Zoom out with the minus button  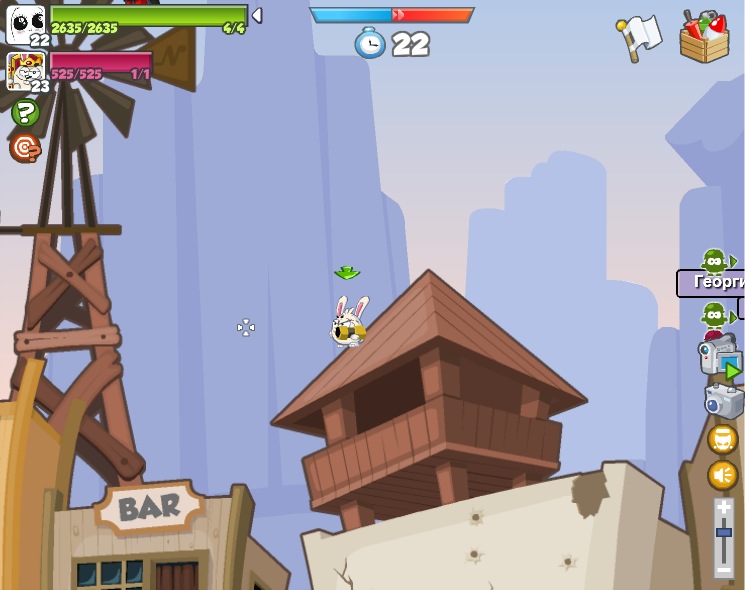coord(724,570)
